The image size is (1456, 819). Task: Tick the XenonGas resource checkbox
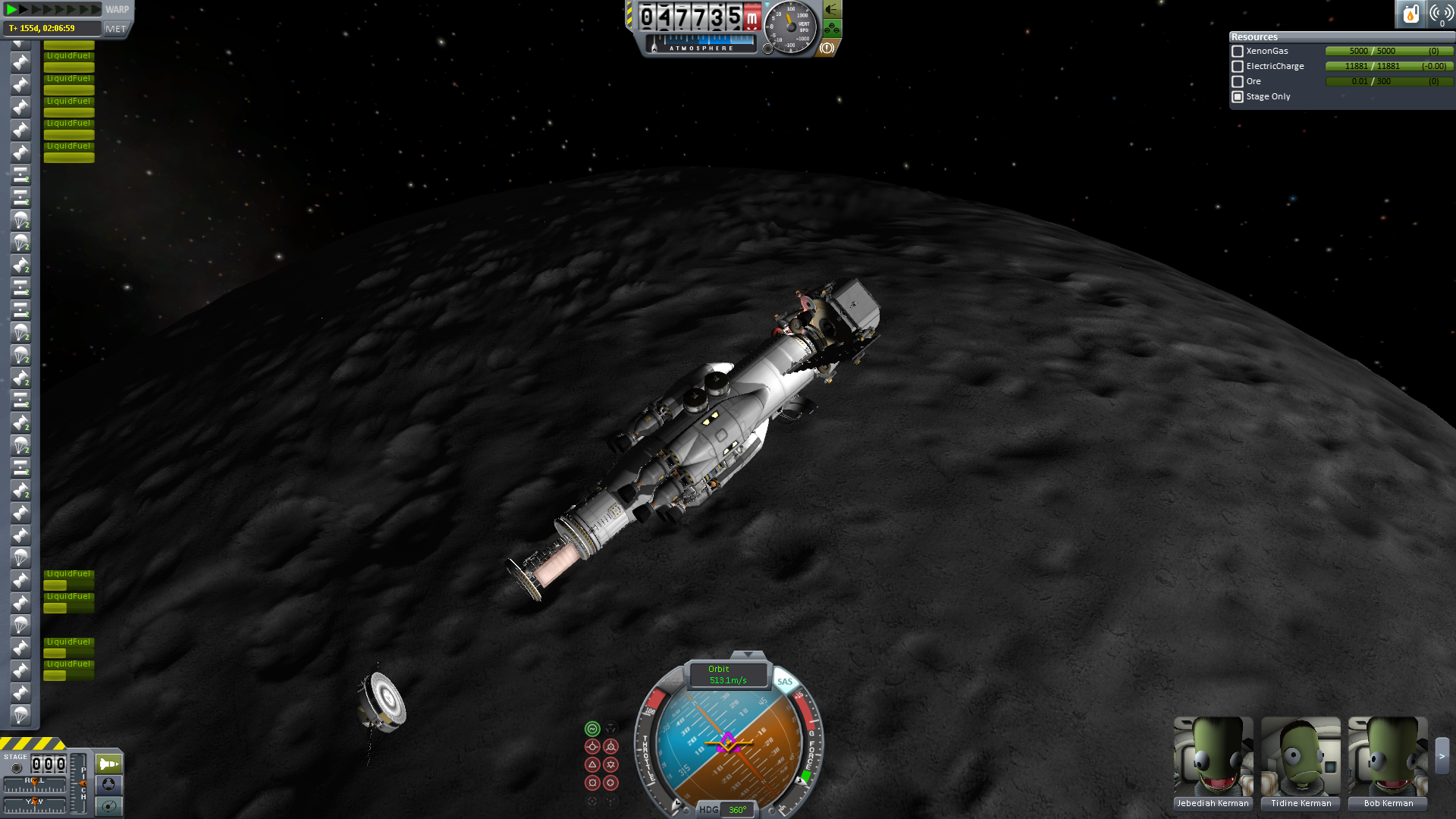coord(1238,52)
